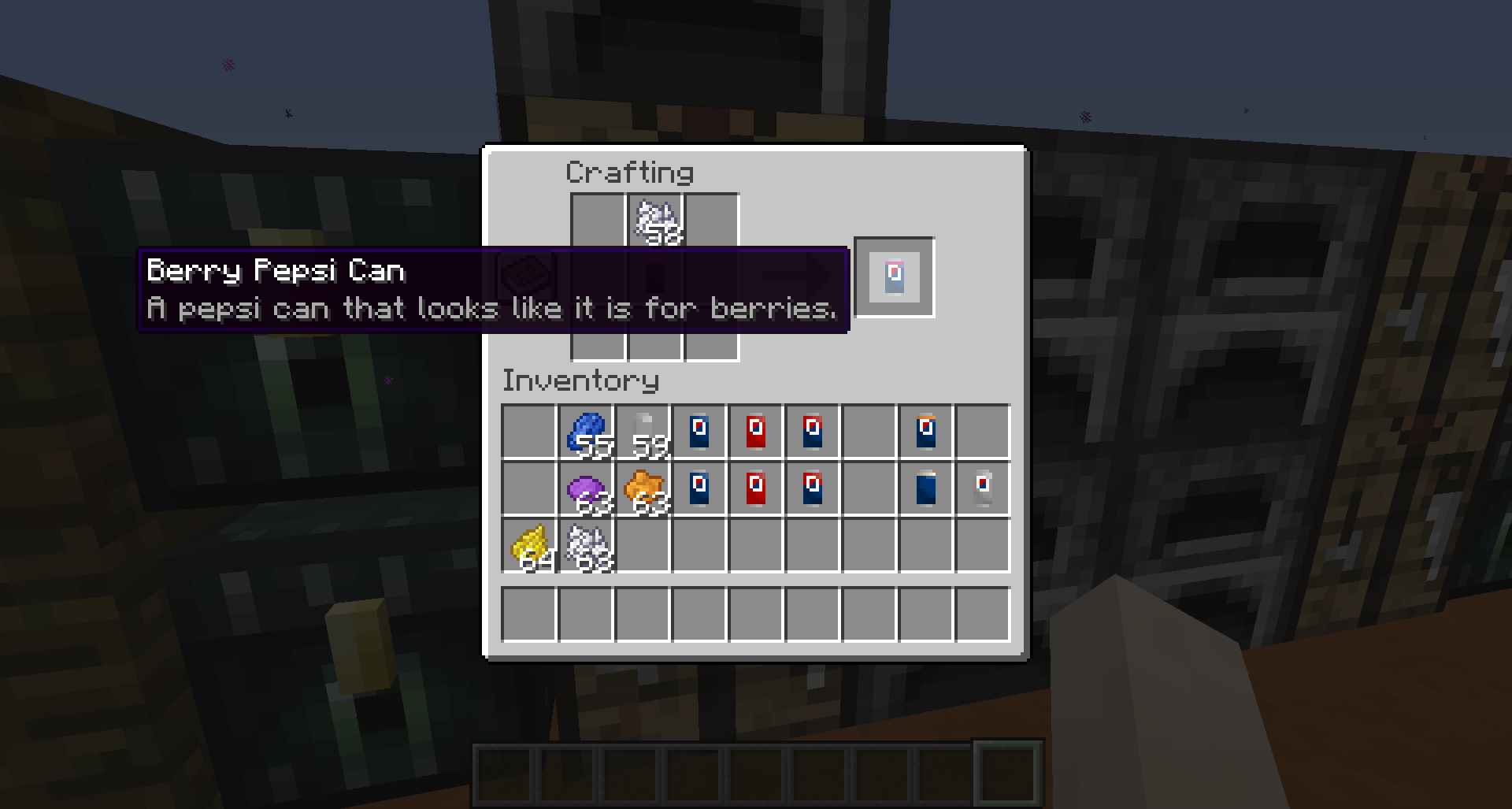
Task: Take the Berry Pepsi Can from output slot
Action: tap(894, 277)
